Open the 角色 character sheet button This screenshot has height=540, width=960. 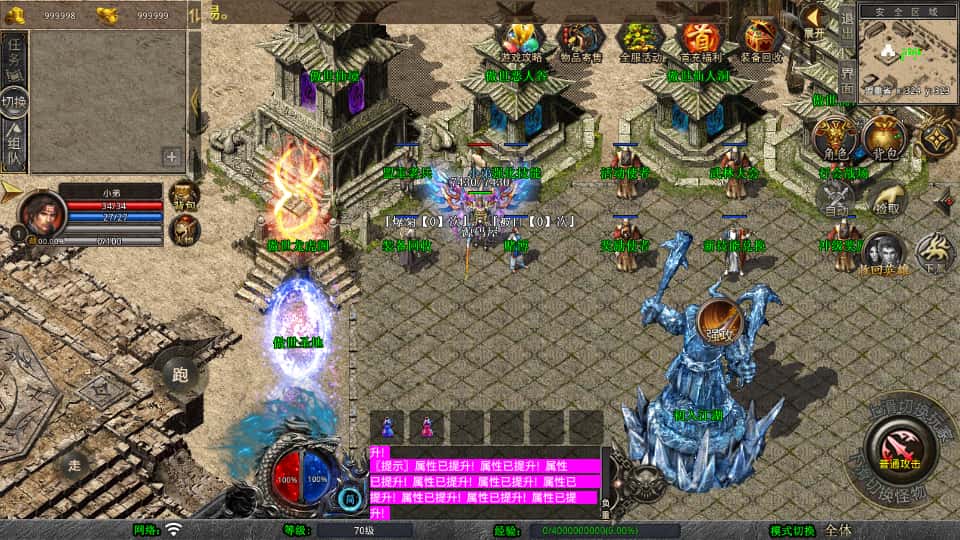[x=834, y=138]
